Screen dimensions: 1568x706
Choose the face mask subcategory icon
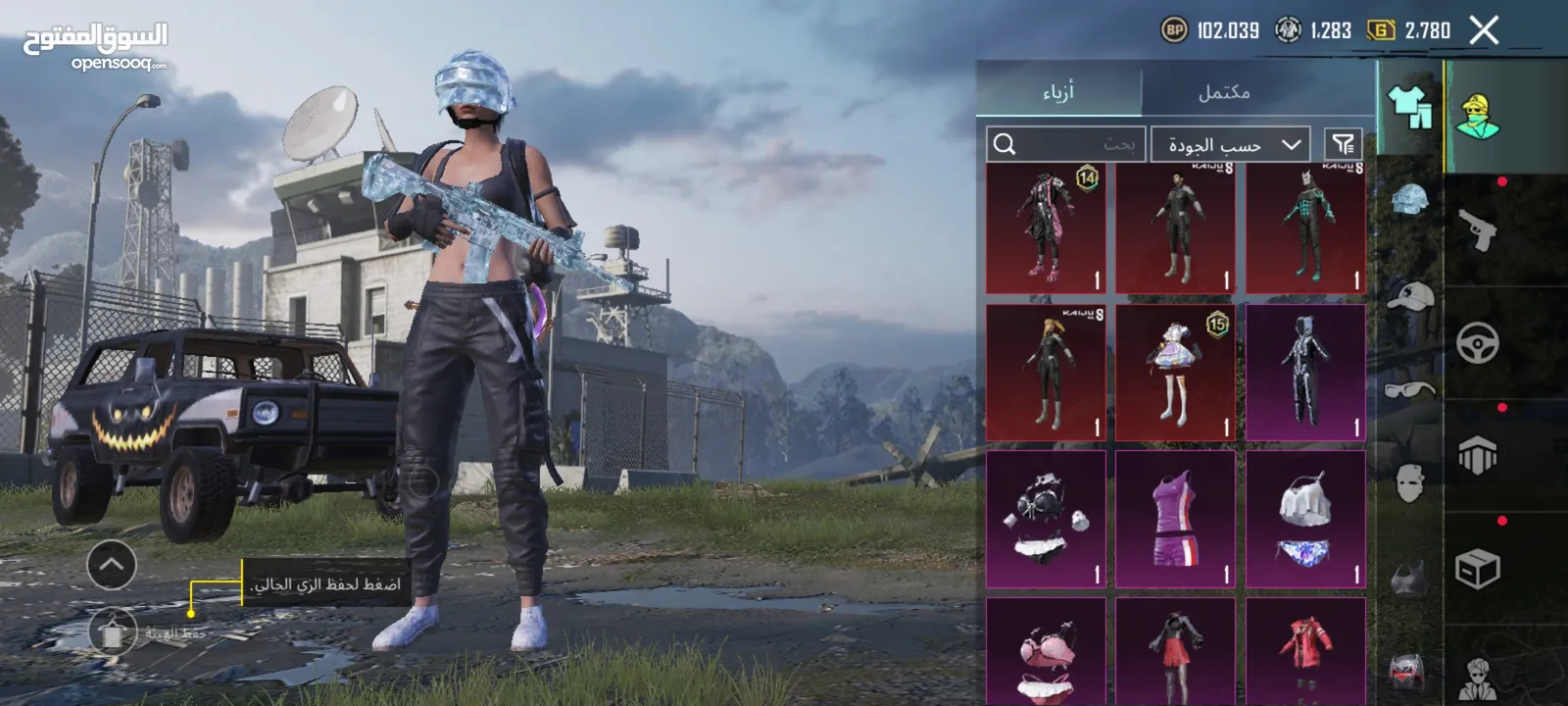tap(1410, 482)
